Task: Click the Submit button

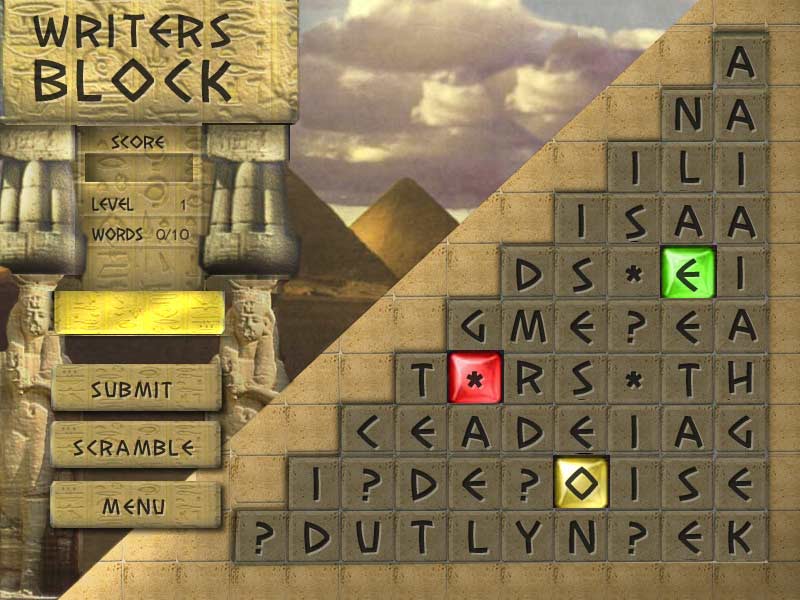Action: (135, 389)
